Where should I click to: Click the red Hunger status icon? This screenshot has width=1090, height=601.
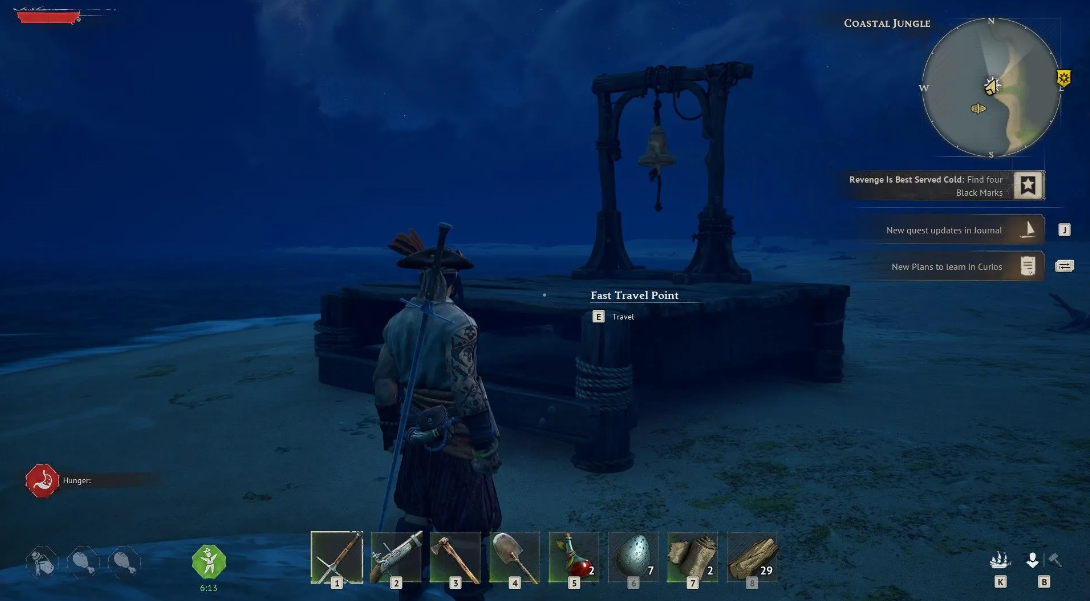click(43, 480)
